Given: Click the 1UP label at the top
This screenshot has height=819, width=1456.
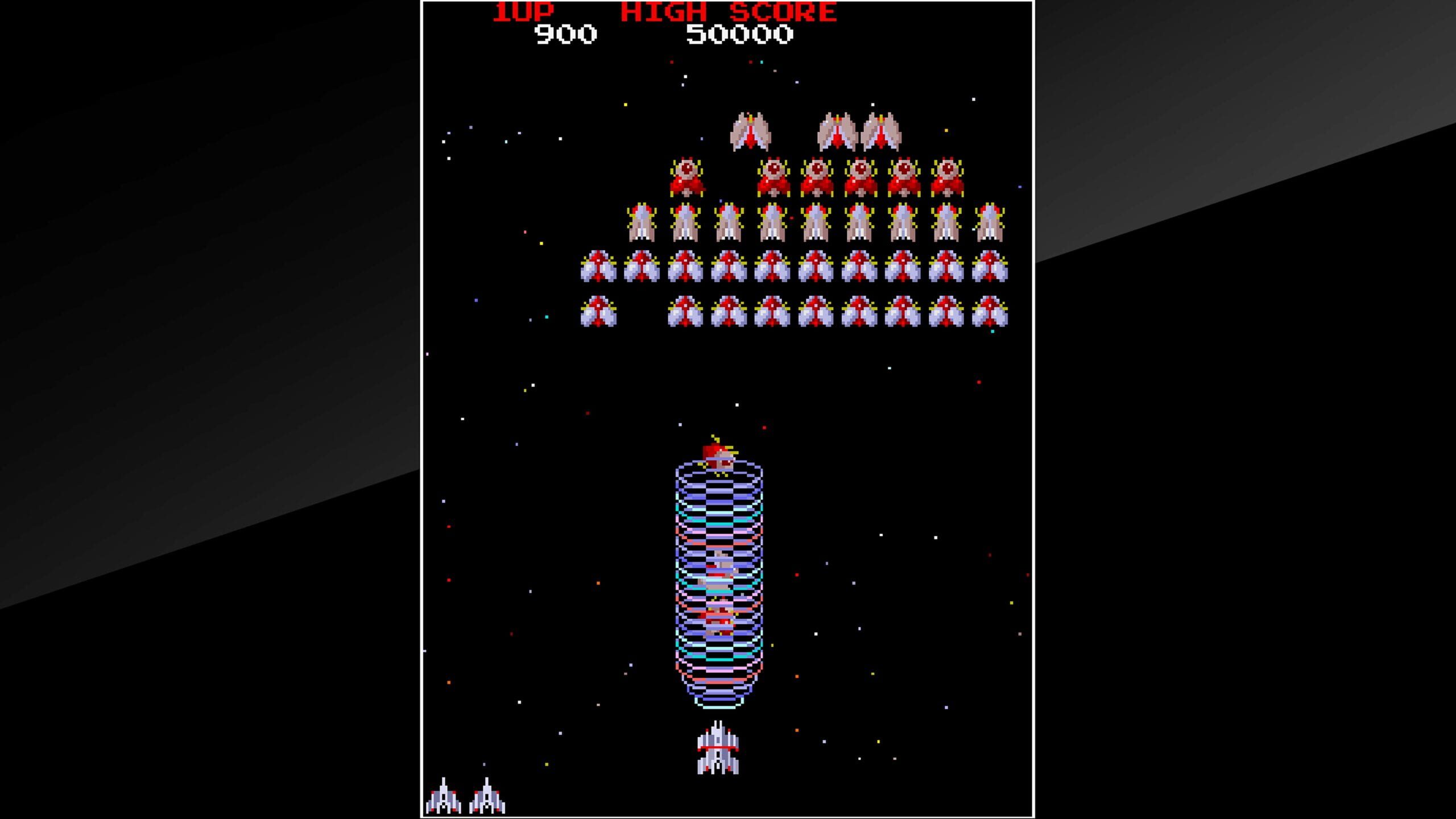Looking at the screenshot, I should (x=523, y=13).
